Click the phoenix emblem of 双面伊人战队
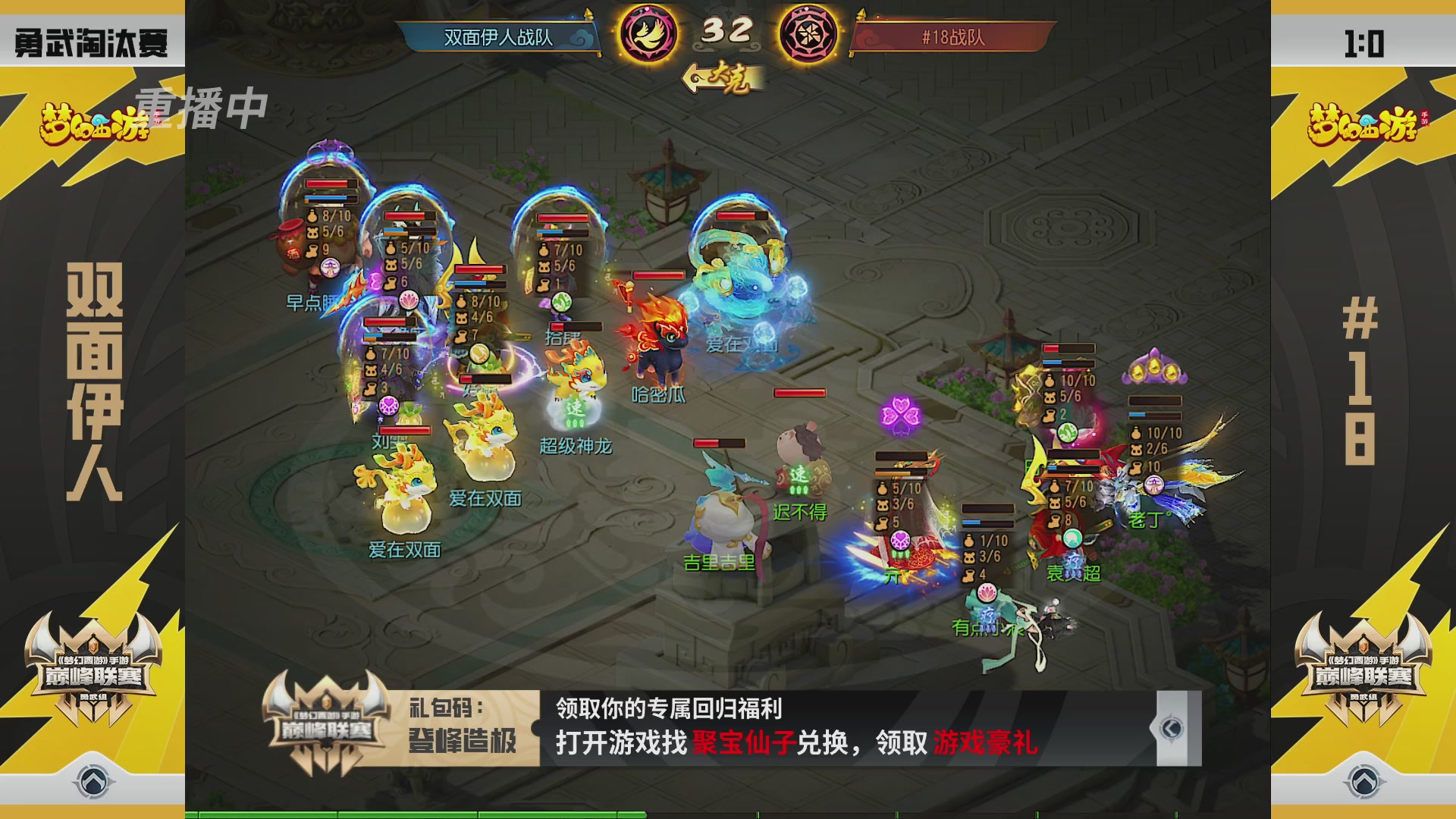This screenshot has height=819, width=1456. 648,32
